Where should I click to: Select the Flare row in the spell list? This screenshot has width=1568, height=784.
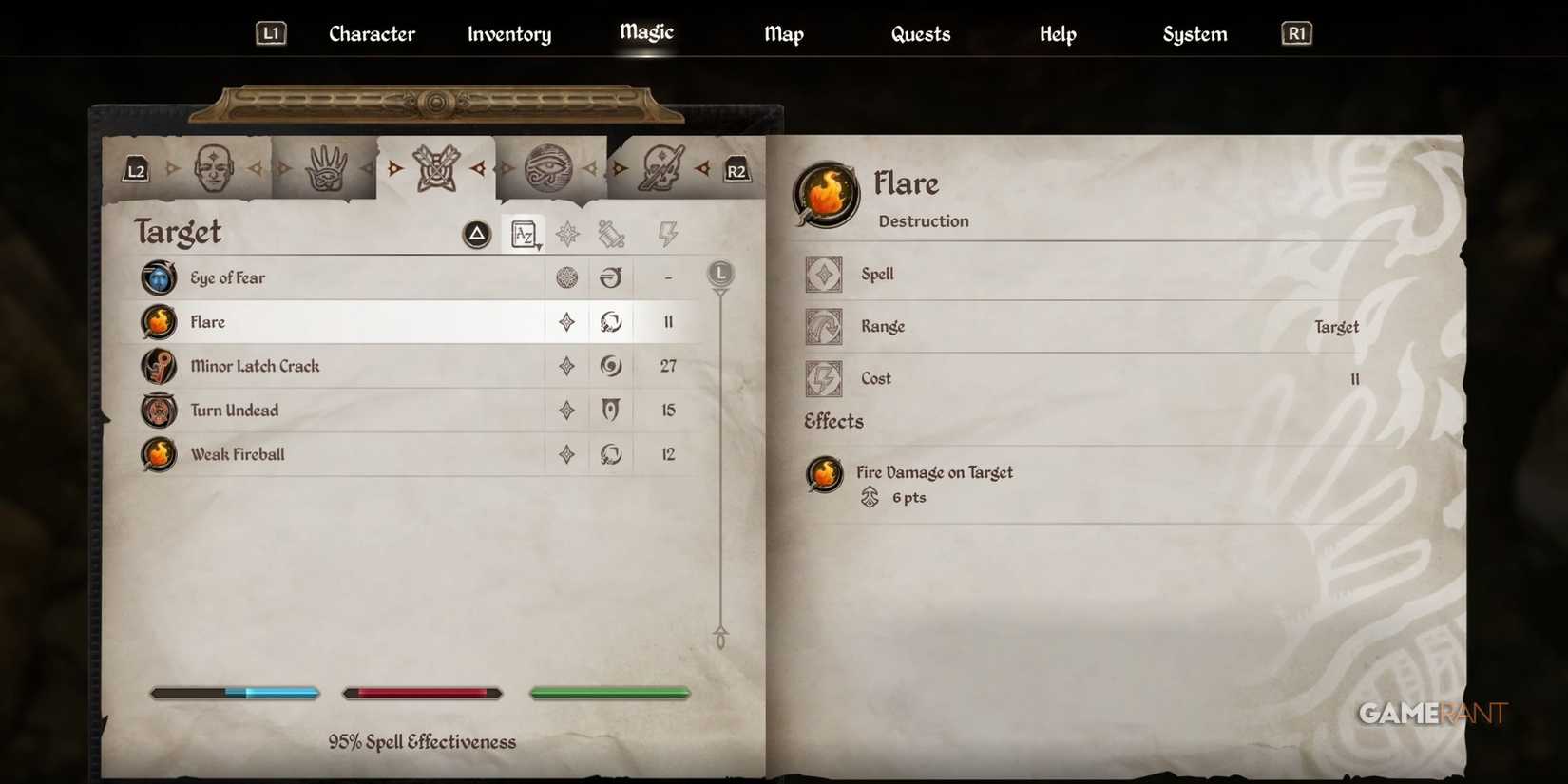pyautogui.click(x=380, y=322)
